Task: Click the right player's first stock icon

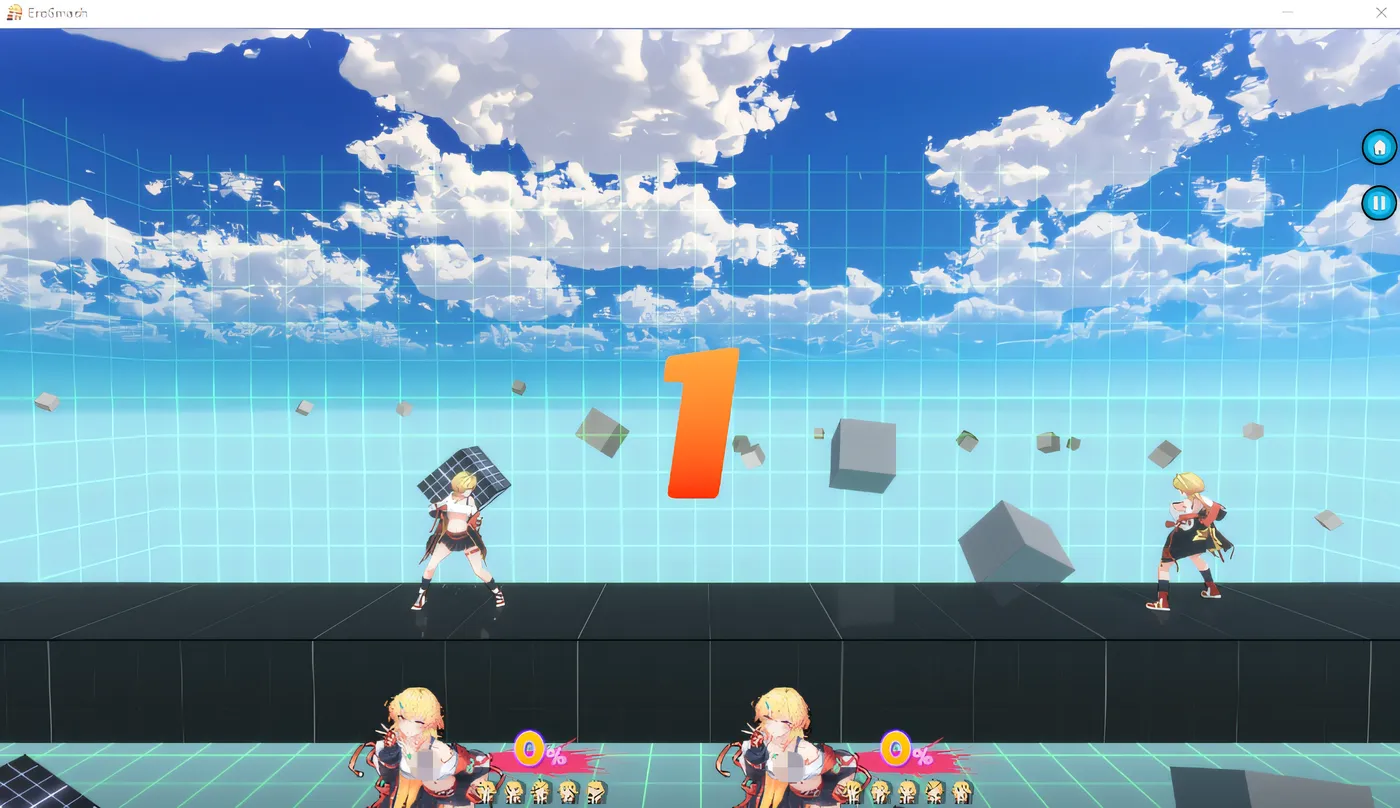Action: tap(852, 790)
